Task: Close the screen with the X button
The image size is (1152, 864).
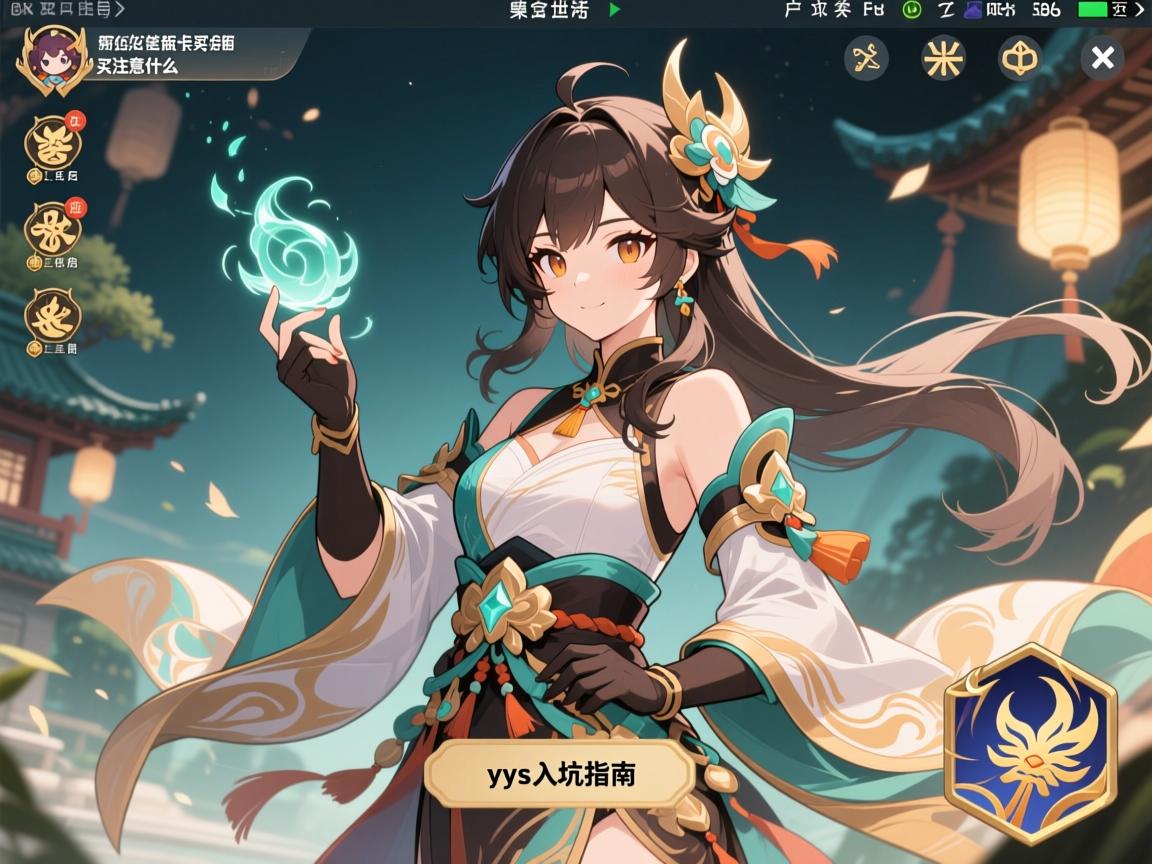Action: point(1102,59)
